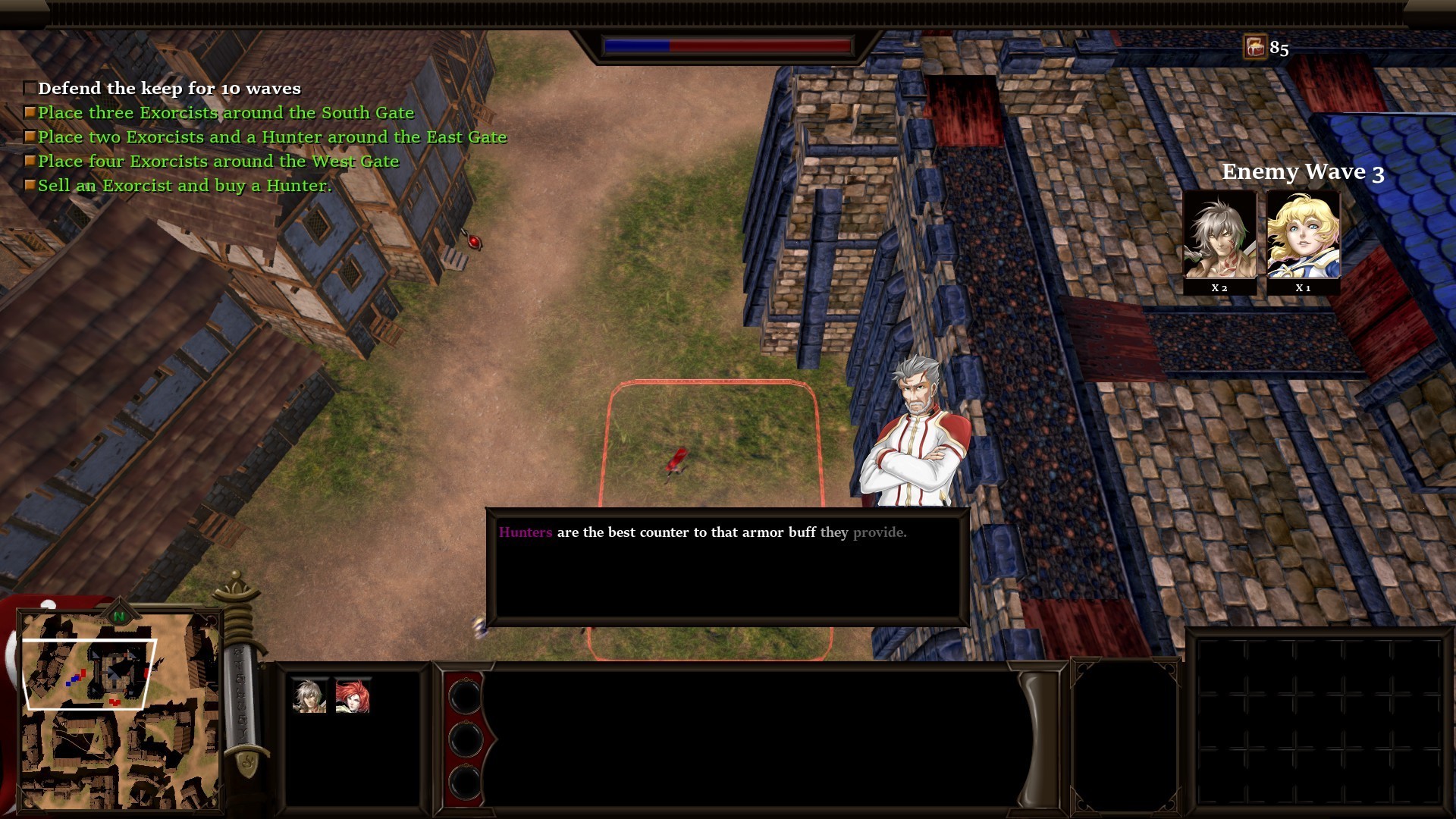Advance the Hunters dialogue box
The image size is (1456, 819).
727,566
